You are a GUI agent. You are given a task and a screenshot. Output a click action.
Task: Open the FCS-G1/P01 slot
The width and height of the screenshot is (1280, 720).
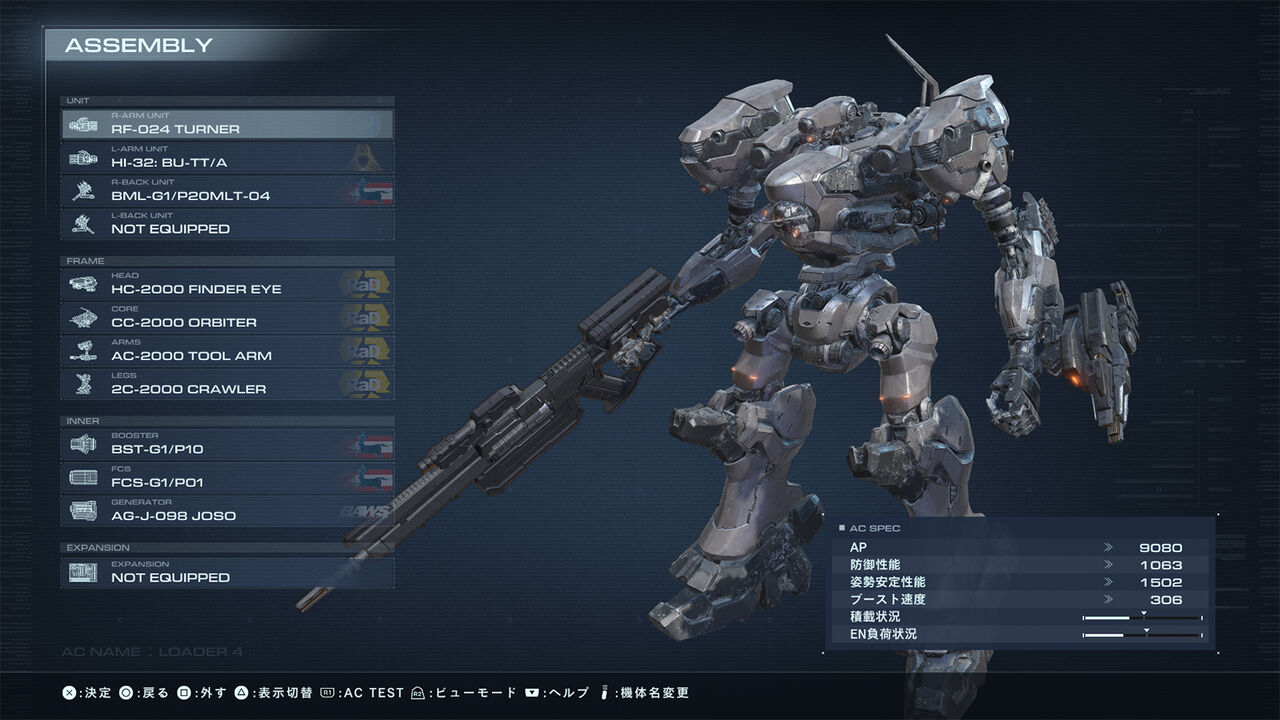[227, 477]
